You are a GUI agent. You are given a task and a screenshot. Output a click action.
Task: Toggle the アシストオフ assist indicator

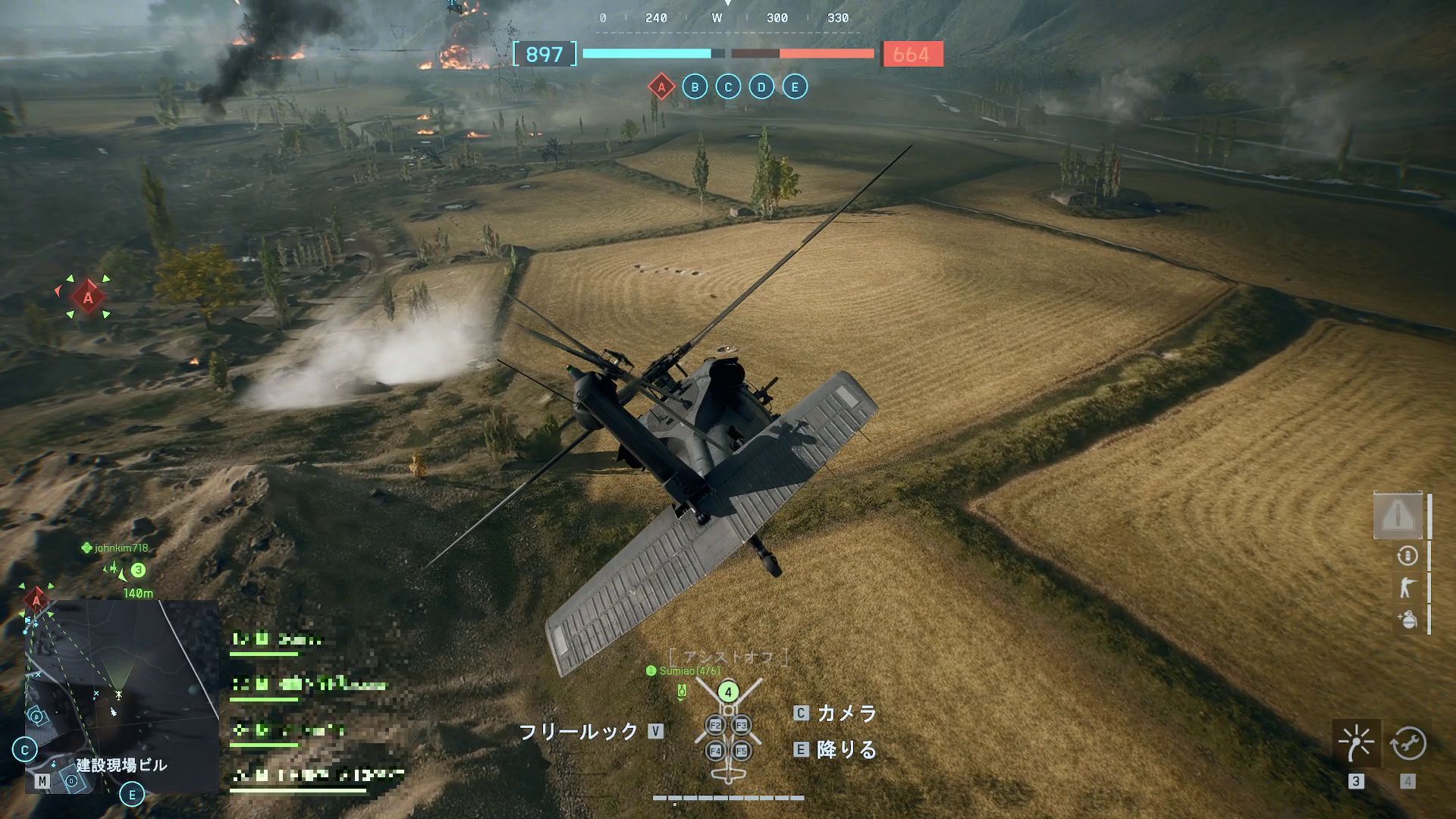728,658
